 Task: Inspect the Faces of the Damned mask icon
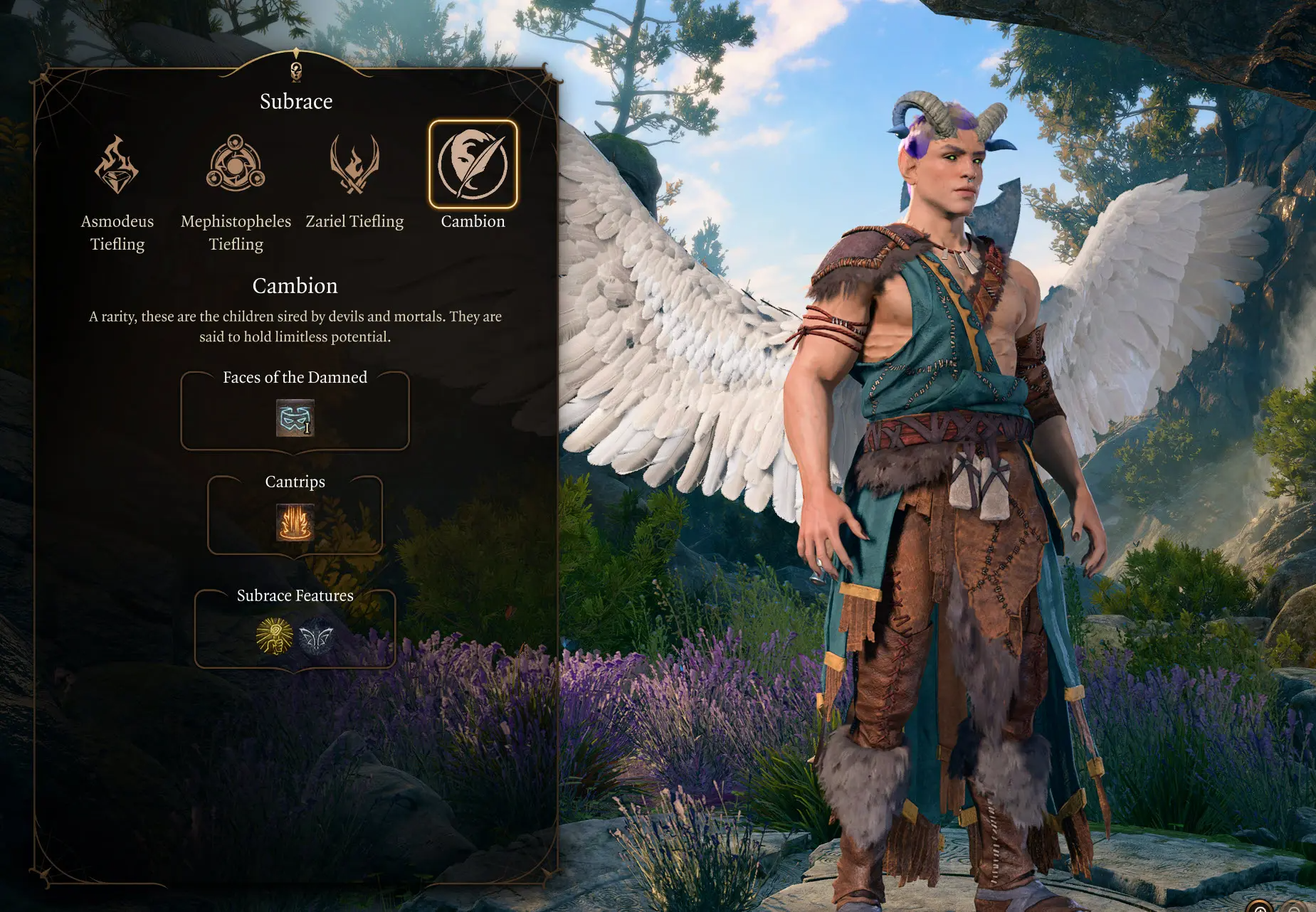[295, 418]
